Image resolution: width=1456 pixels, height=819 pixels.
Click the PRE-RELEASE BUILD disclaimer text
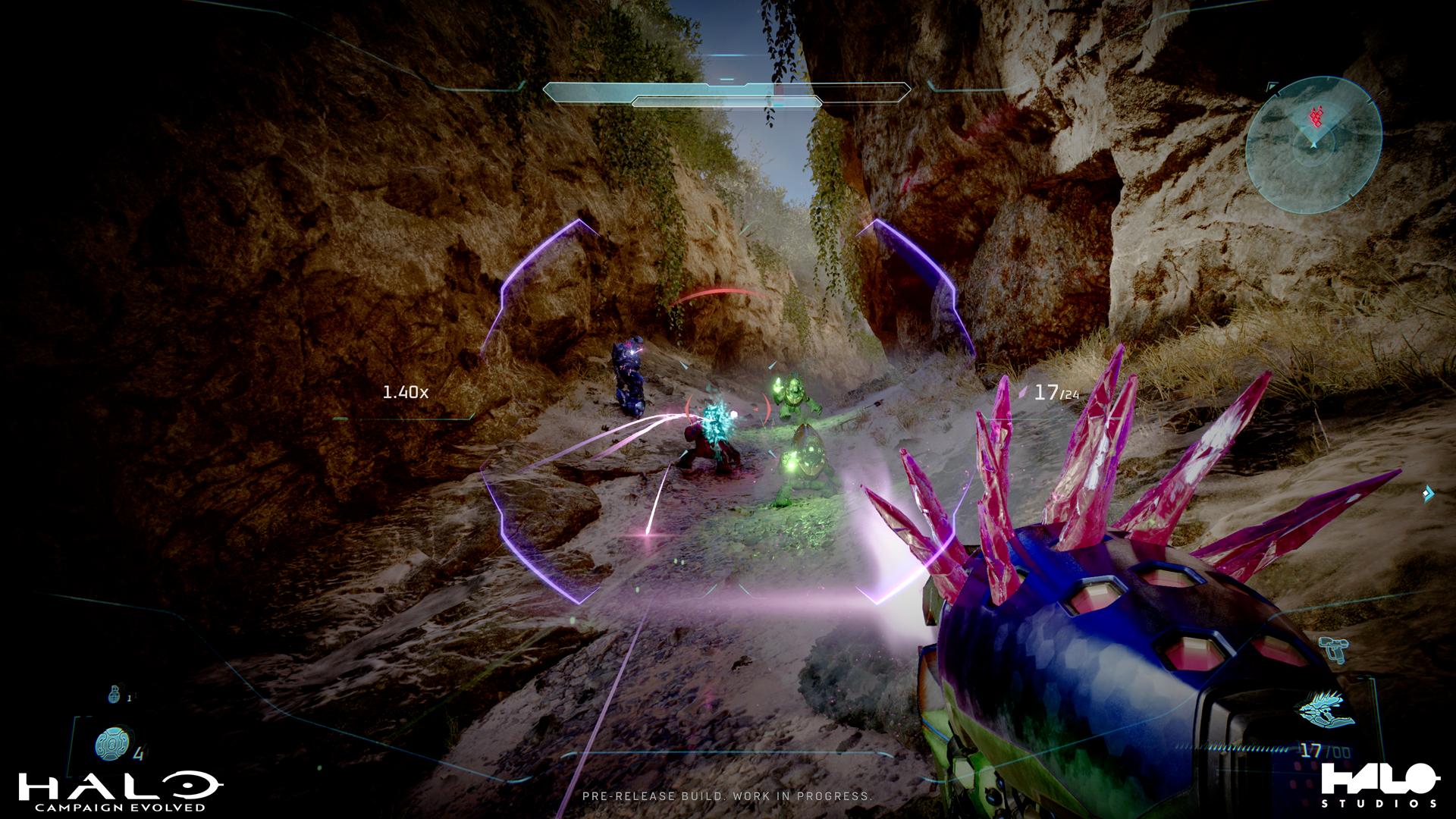728,797
